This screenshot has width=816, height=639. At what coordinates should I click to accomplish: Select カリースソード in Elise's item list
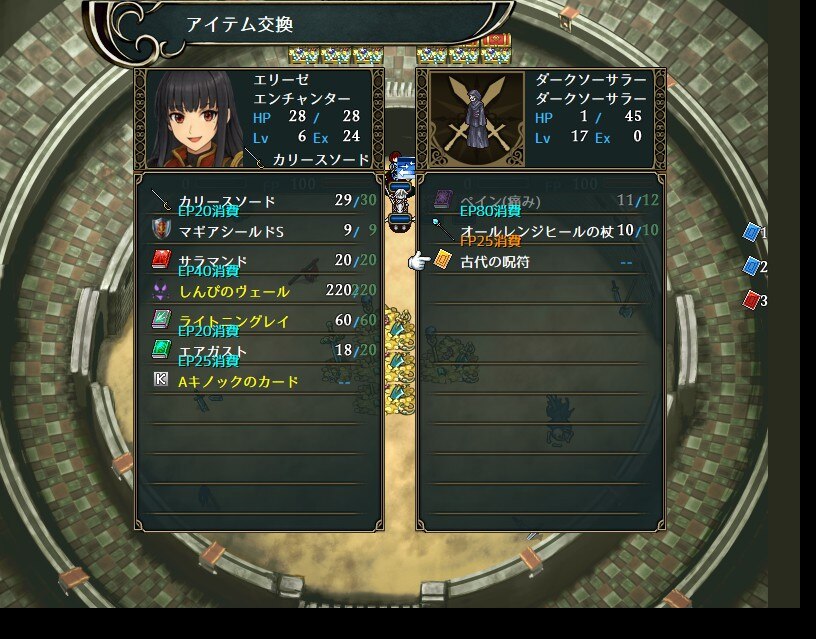pyautogui.click(x=226, y=201)
